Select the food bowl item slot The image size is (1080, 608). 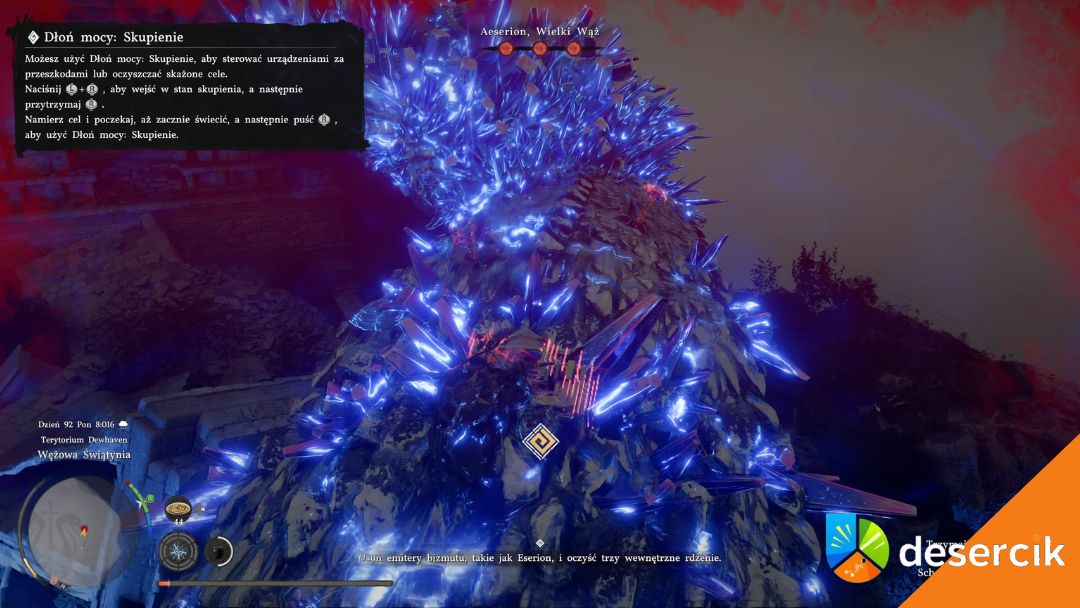(x=178, y=507)
